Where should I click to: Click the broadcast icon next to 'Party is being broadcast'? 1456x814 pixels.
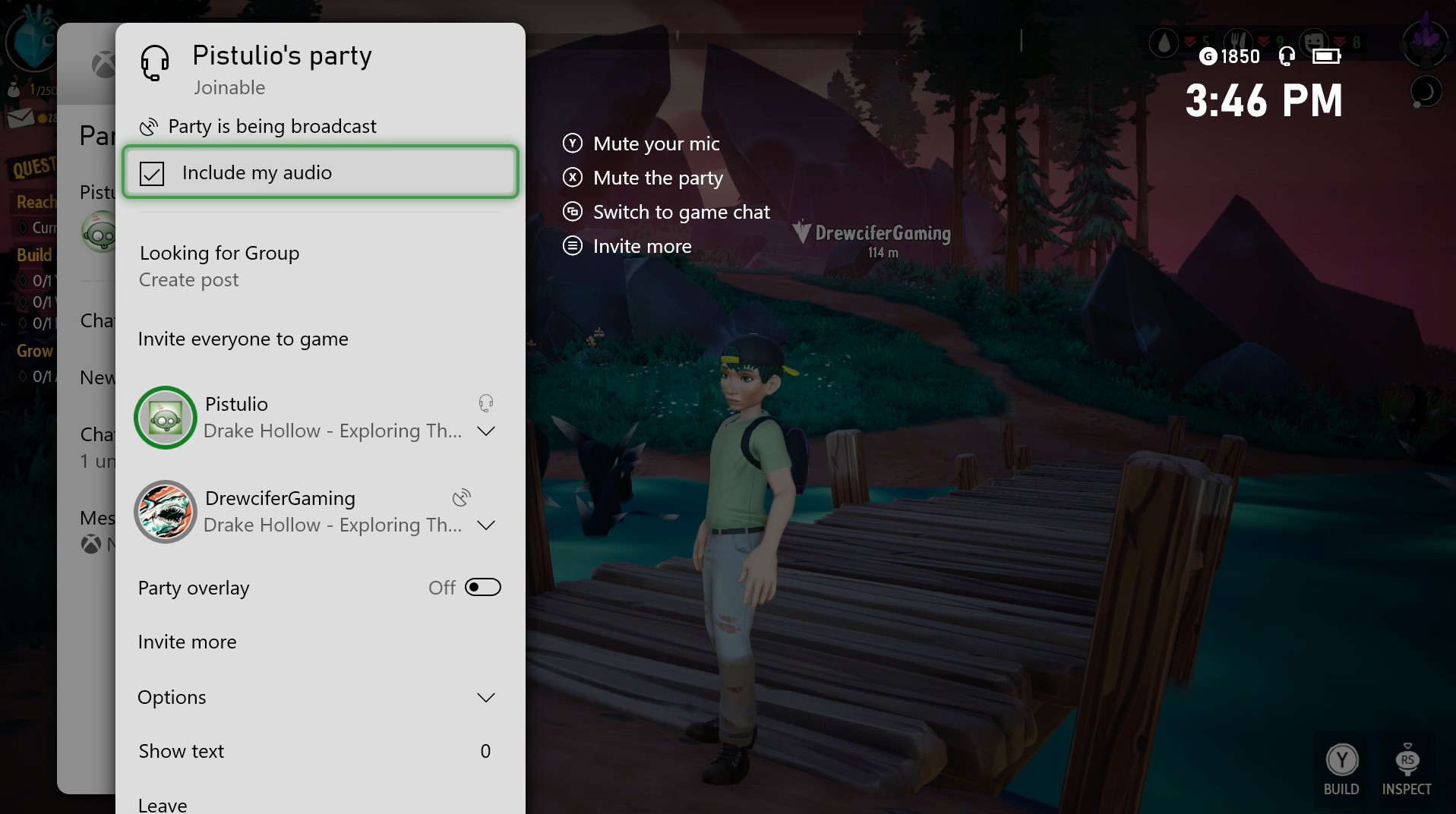click(x=149, y=126)
